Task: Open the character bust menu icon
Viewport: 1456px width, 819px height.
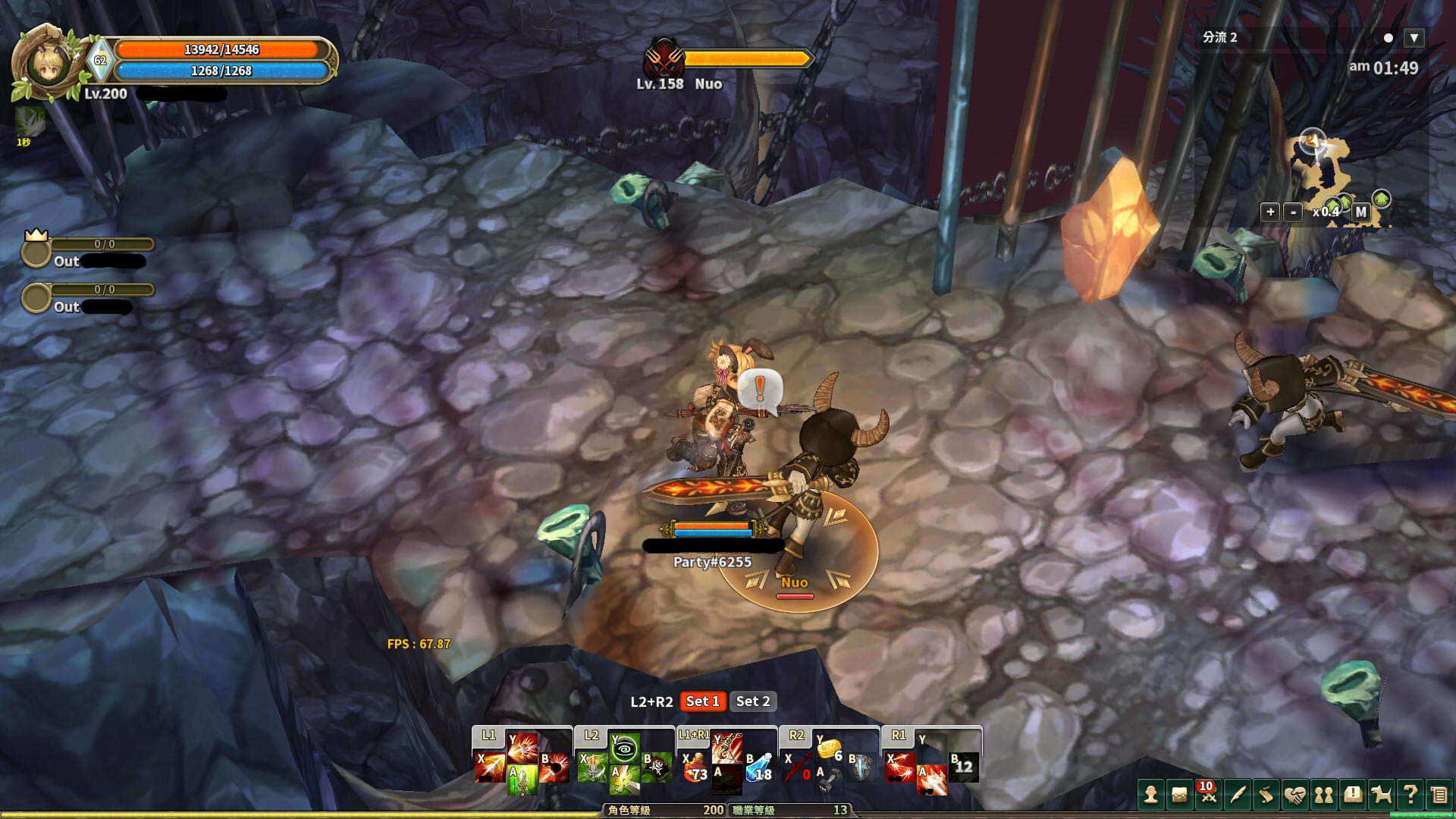Action: point(1151,795)
